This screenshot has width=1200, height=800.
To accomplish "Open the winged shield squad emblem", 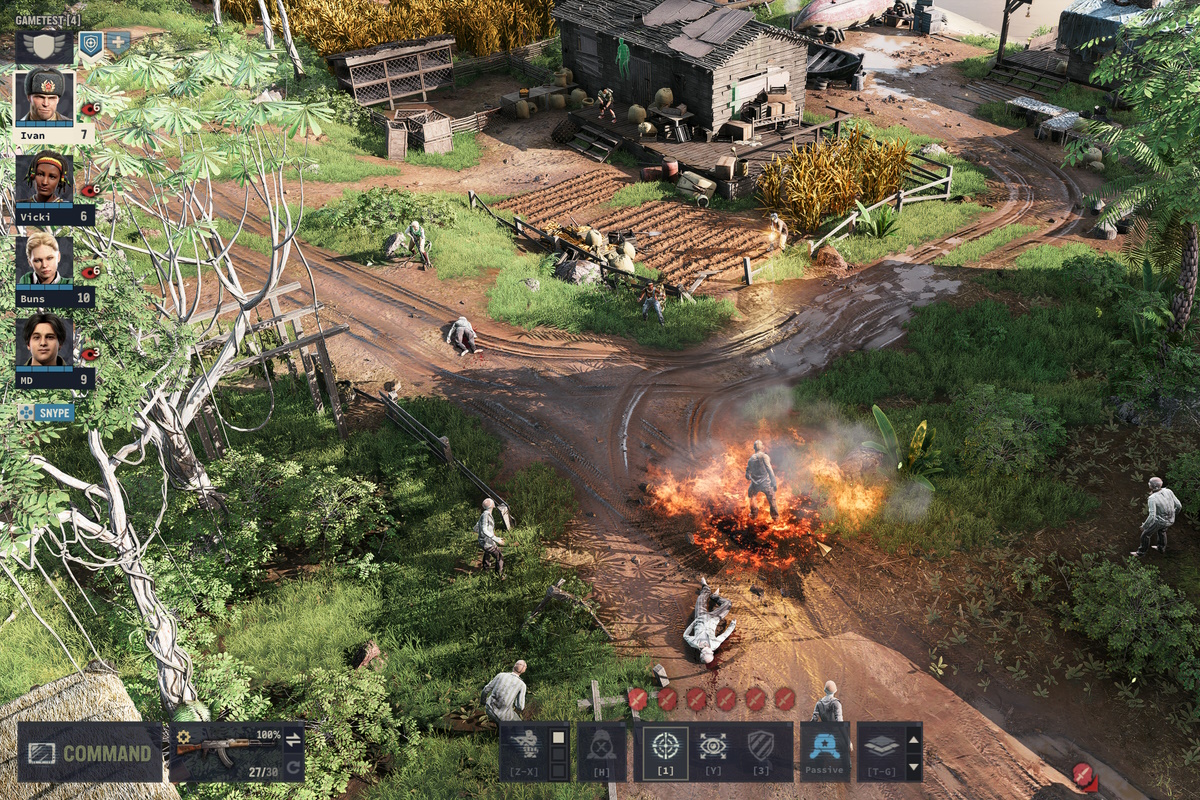I will click(x=46, y=45).
